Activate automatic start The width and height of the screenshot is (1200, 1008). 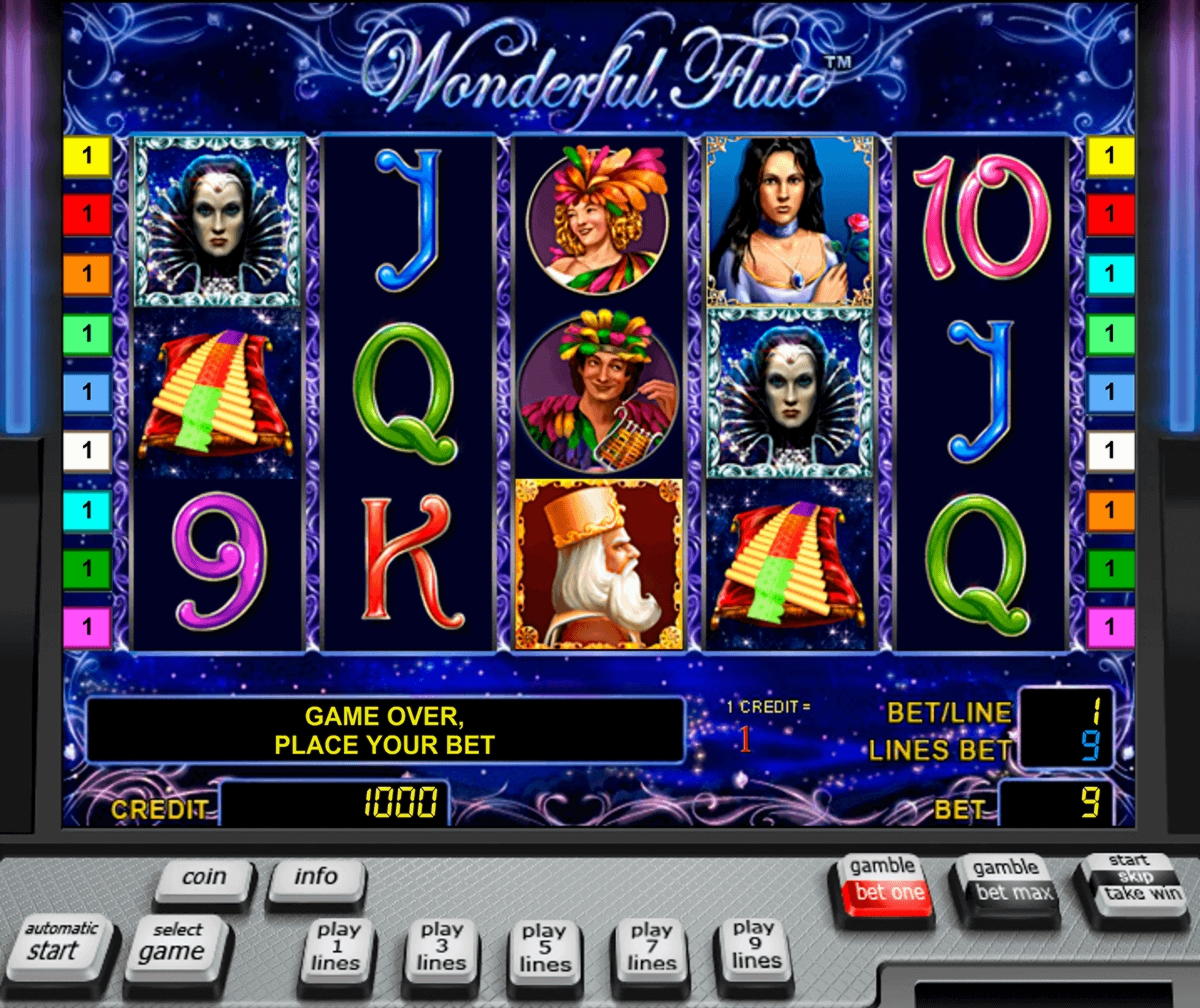pyautogui.click(x=60, y=942)
